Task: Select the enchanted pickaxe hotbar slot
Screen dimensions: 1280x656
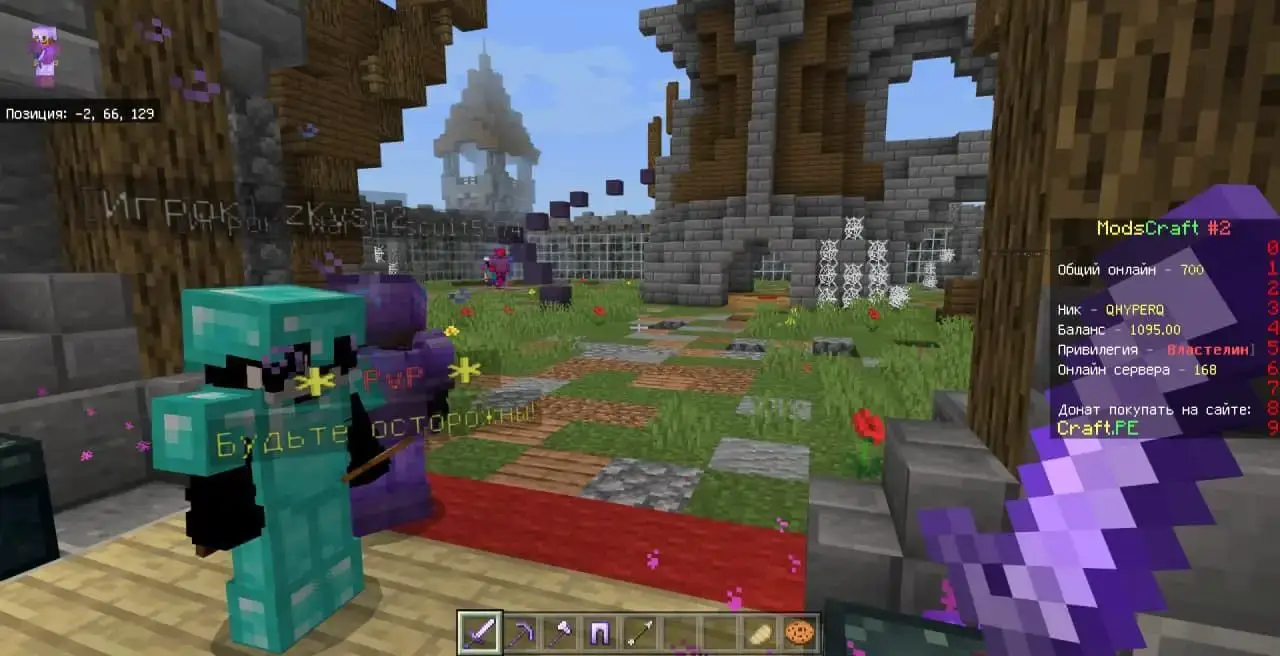Action: pos(519,633)
